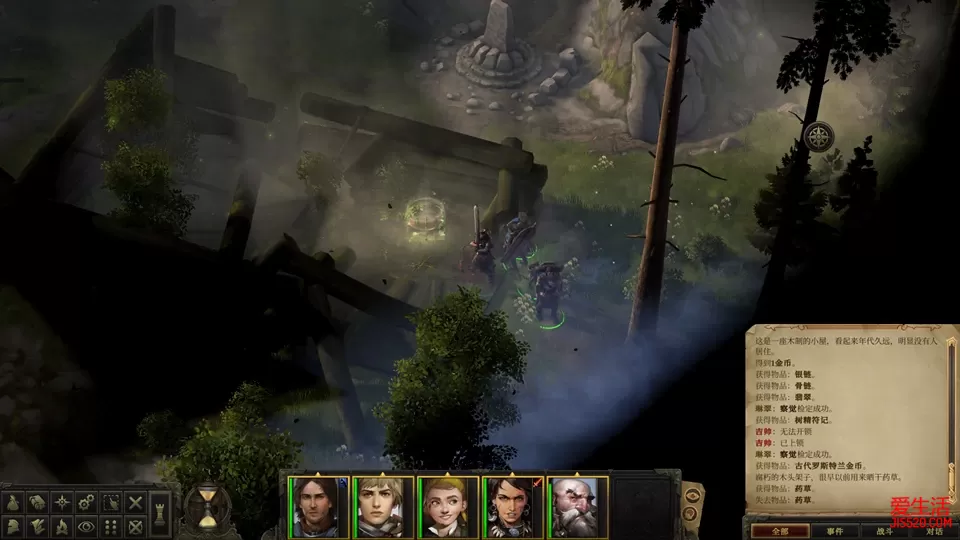The height and width of the screenshot is (540, 960).
Task: Click the campfire rest button
Action: tap(62, 526)
